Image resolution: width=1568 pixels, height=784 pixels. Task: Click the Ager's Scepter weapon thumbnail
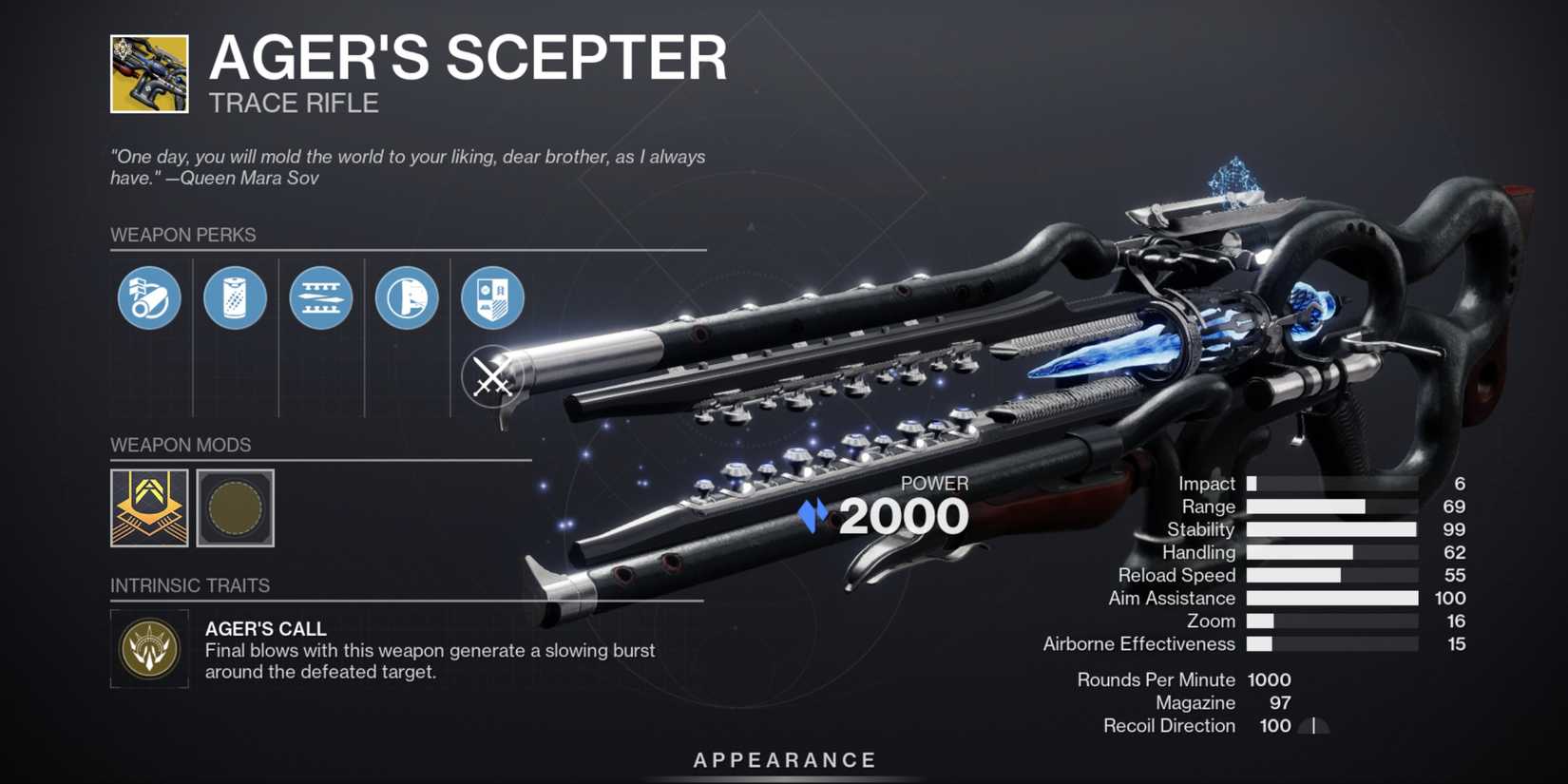(147, 73)
